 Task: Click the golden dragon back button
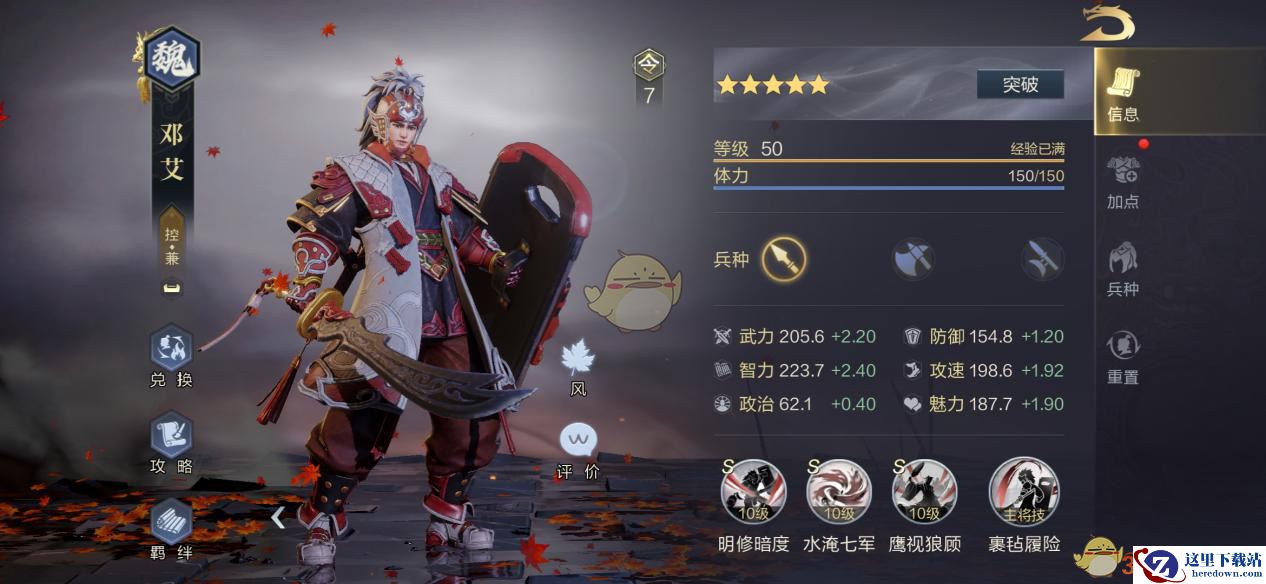(1106, 24)
